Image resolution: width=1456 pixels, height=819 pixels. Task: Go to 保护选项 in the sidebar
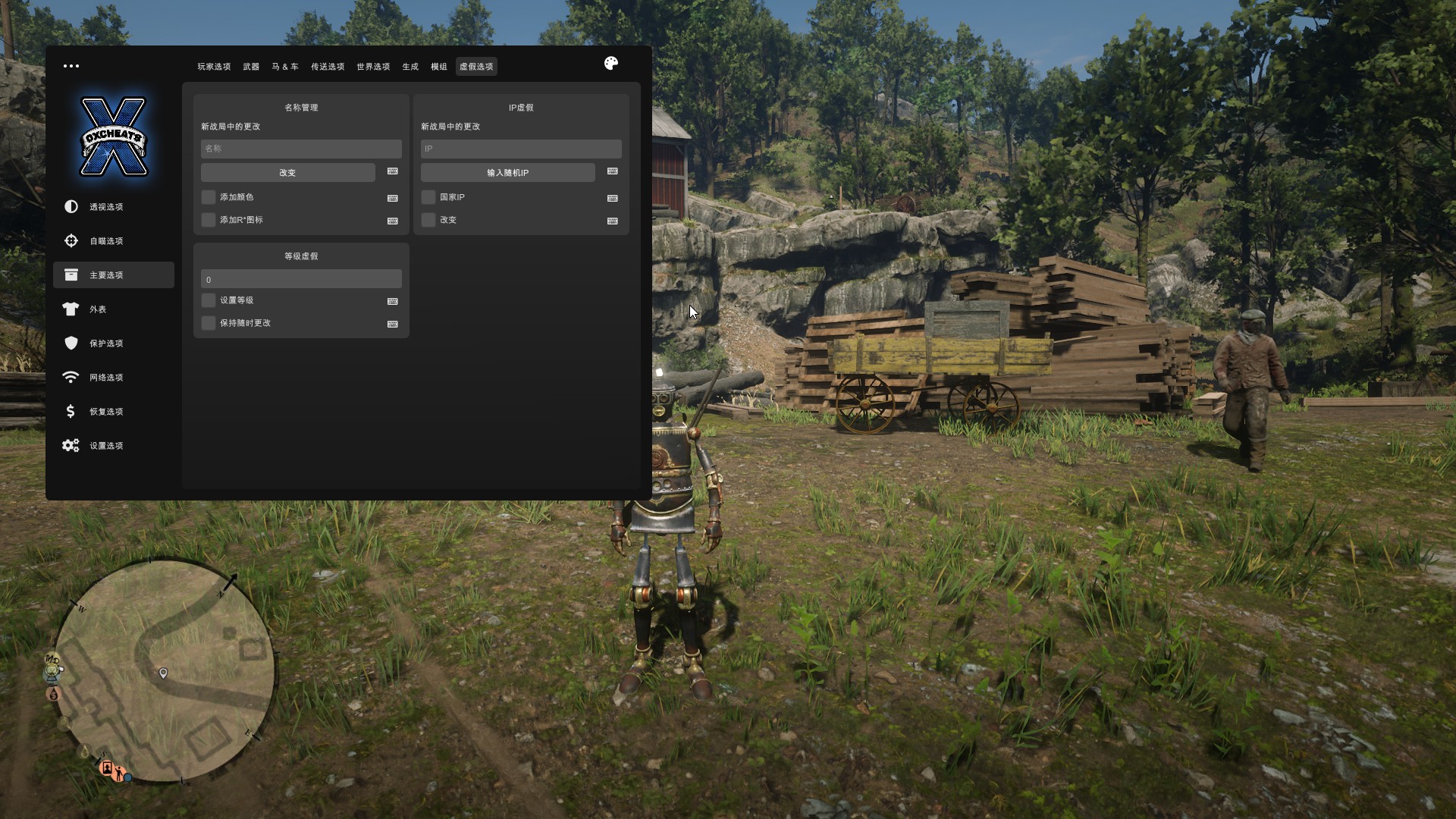(106, 344)
